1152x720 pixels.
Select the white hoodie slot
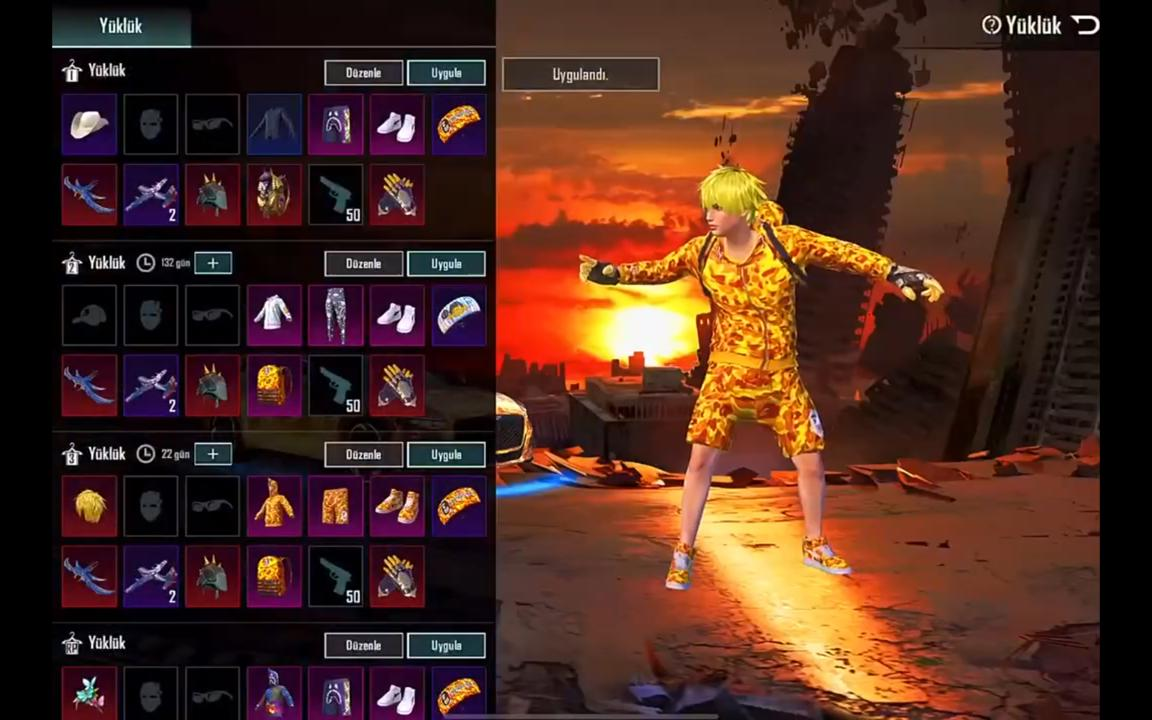274,315
